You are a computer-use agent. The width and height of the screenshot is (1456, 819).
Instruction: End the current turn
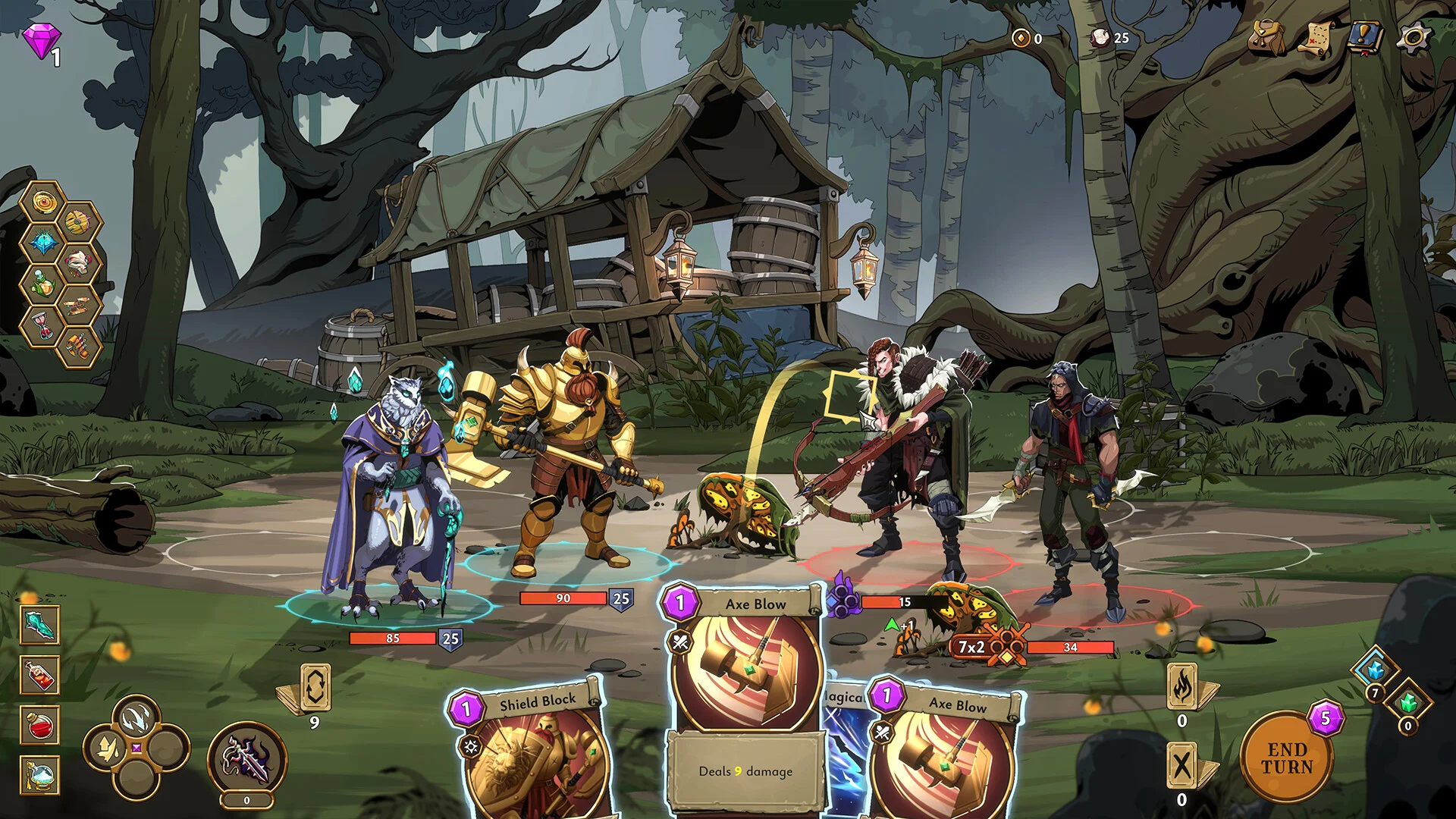[1286, 758]
